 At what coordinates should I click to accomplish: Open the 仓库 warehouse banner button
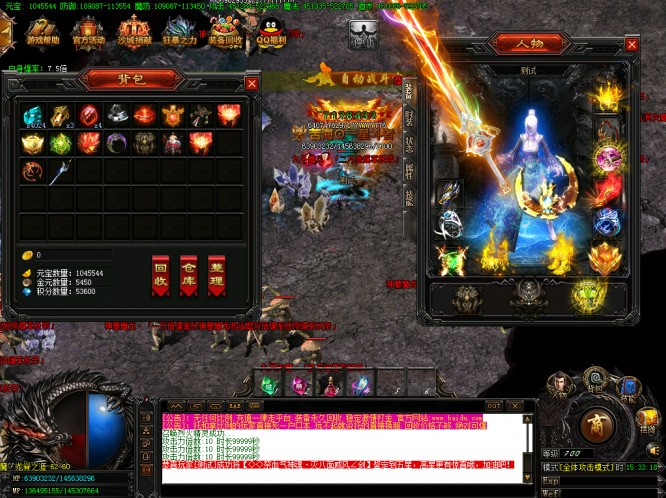click(x=188, y=275)
